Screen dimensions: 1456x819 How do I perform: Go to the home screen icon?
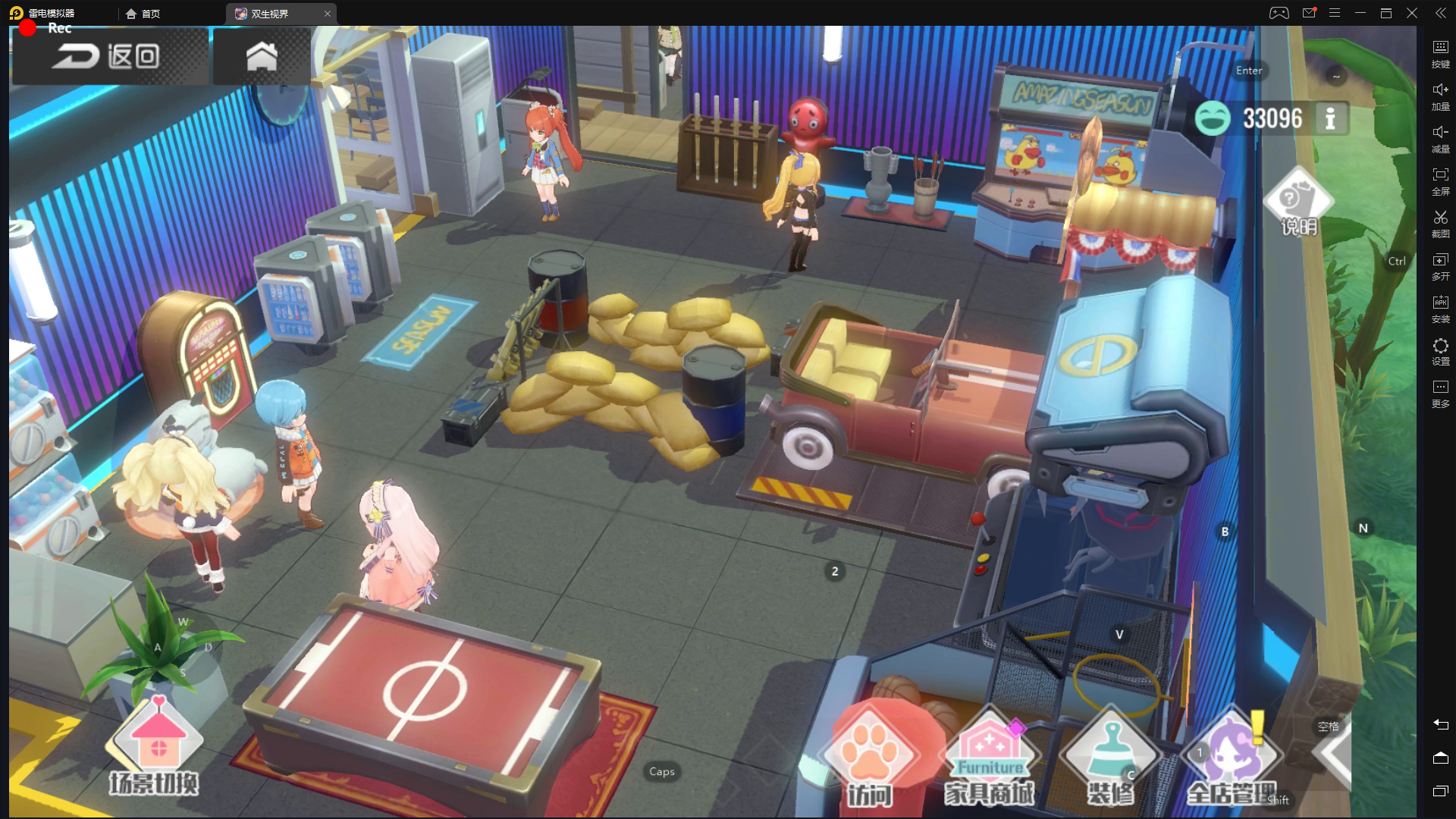pos(262,56)
